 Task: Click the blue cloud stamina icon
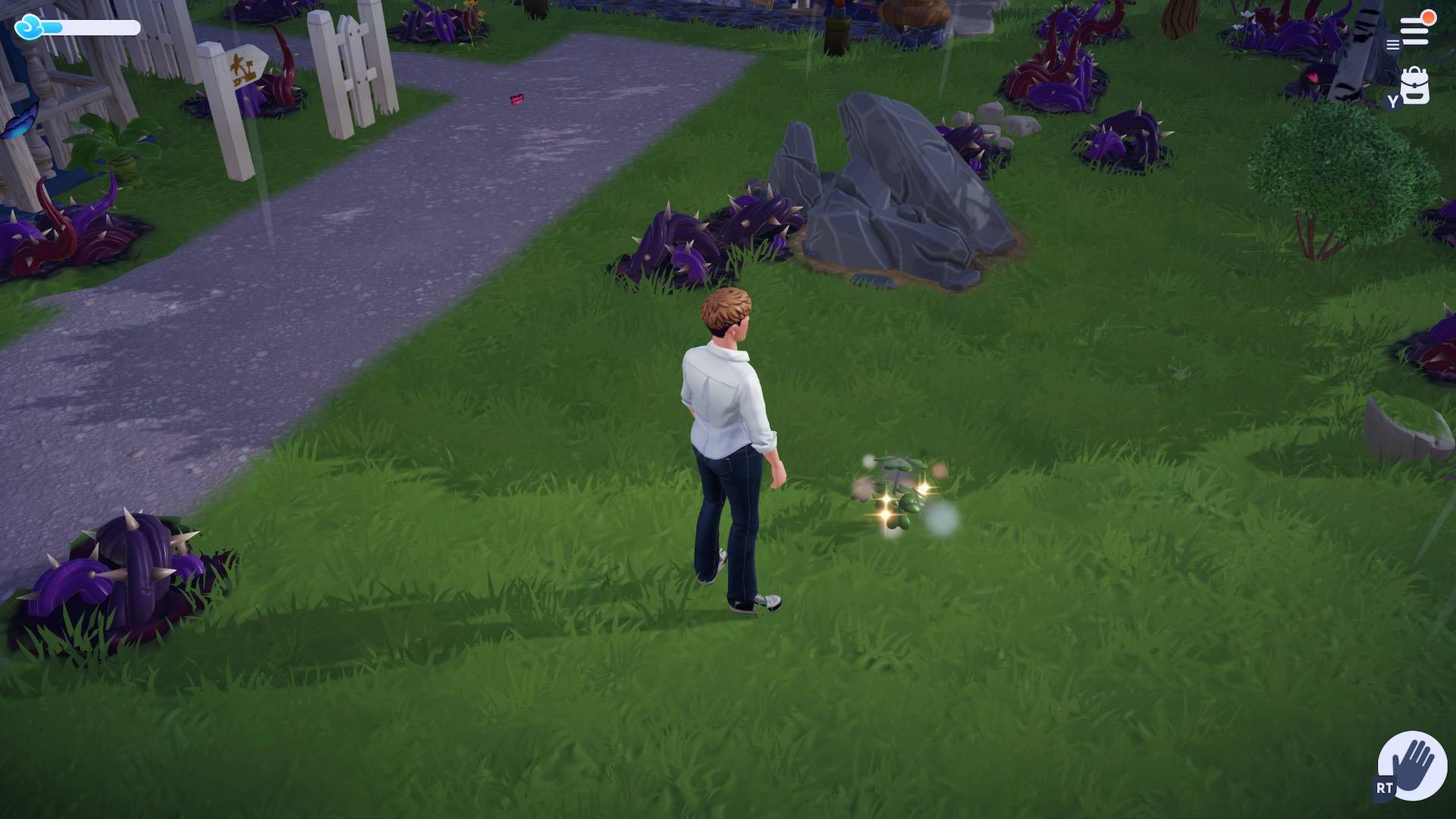[x=29, y=25]
